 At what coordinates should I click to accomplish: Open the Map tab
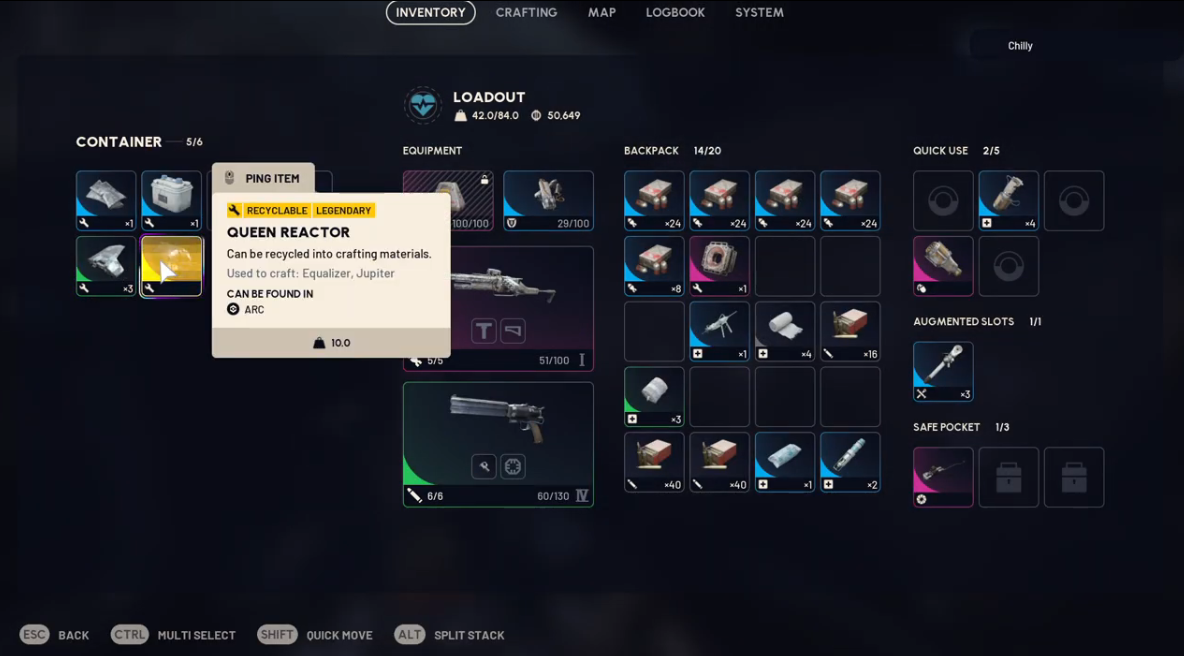pos(602,13)
